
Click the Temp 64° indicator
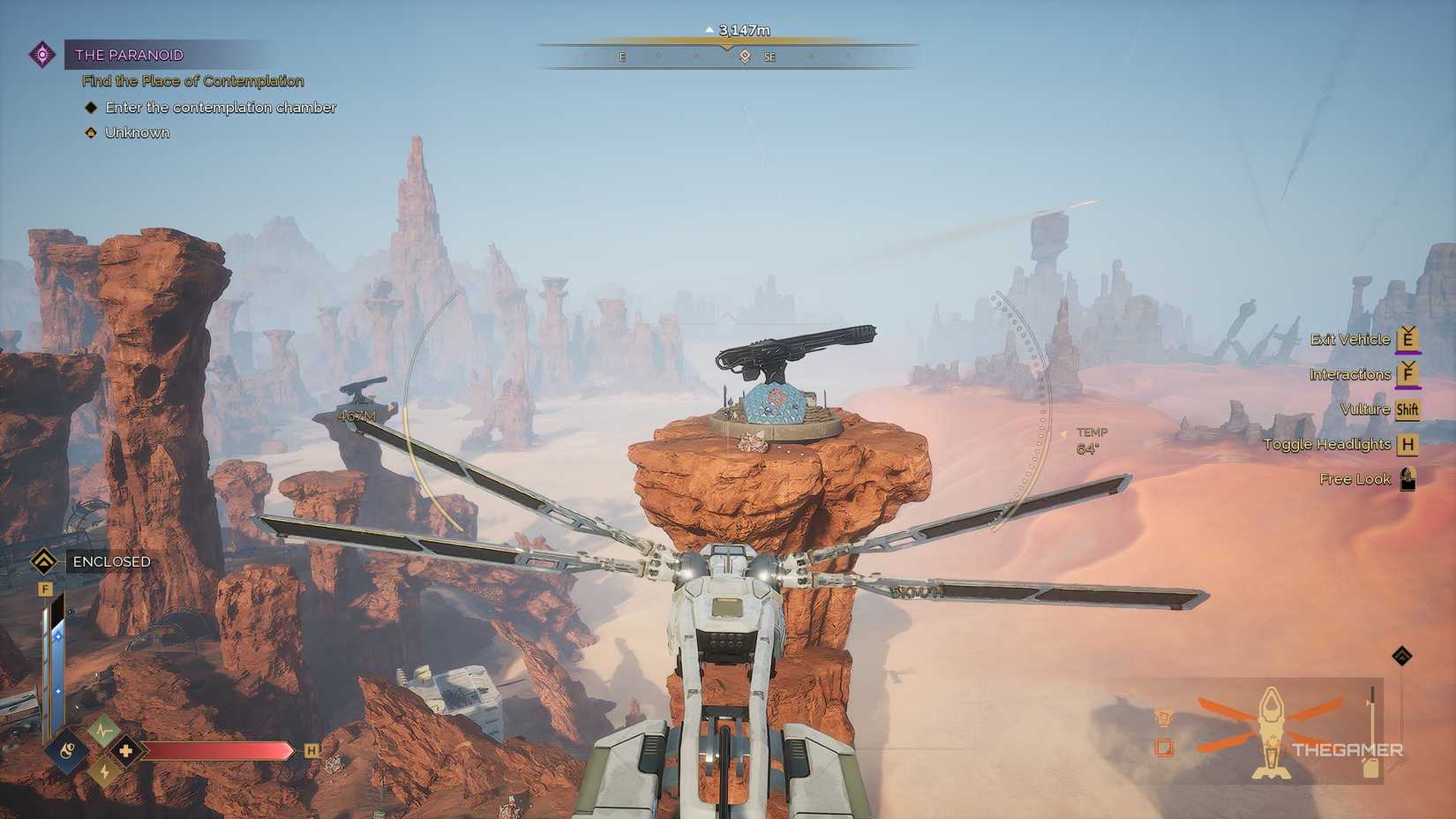(x=1090, y=440)
